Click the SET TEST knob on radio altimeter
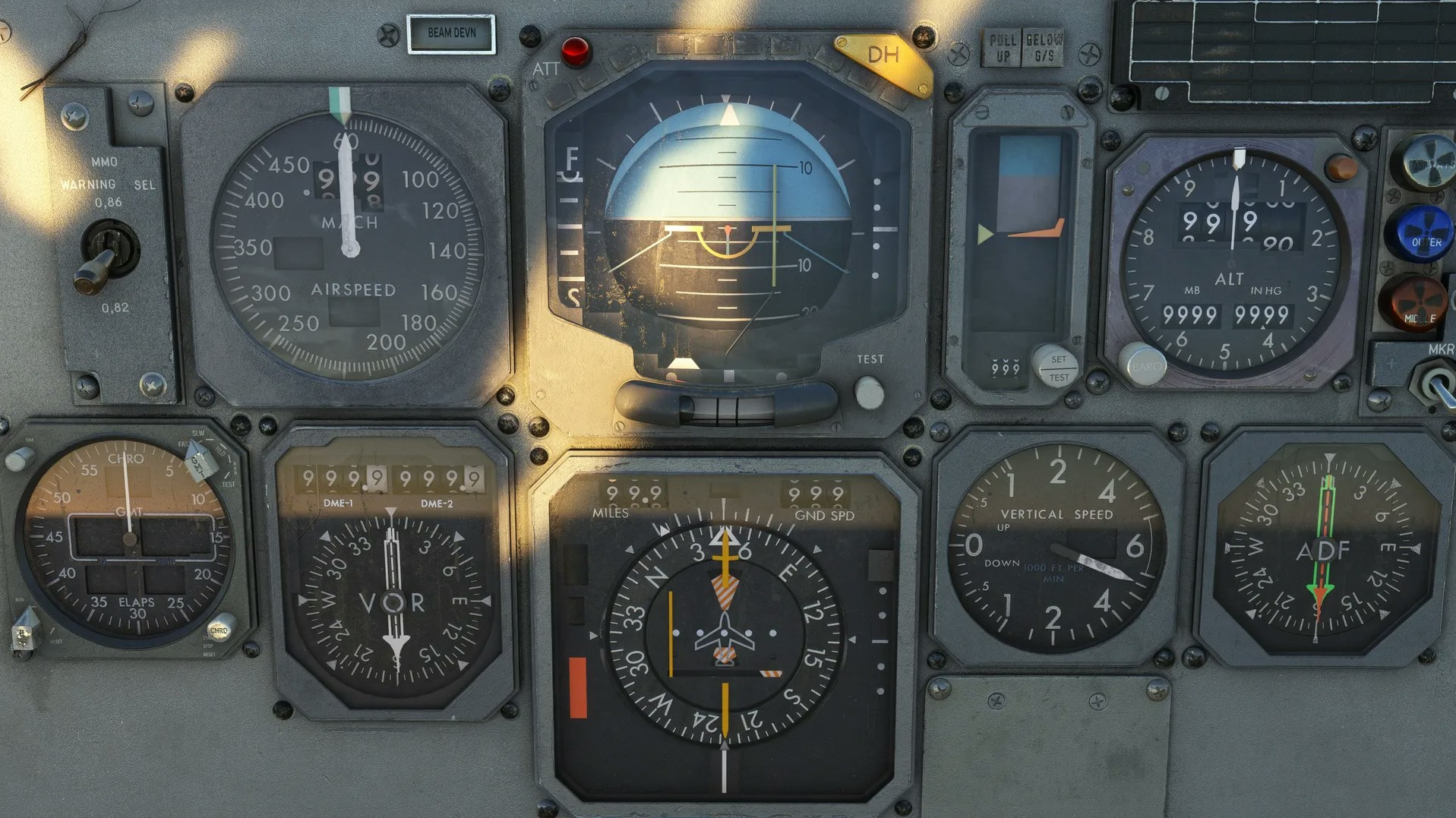This screenshot has height=818, width=1456. pyautogui.click(x=1056, y=366)
